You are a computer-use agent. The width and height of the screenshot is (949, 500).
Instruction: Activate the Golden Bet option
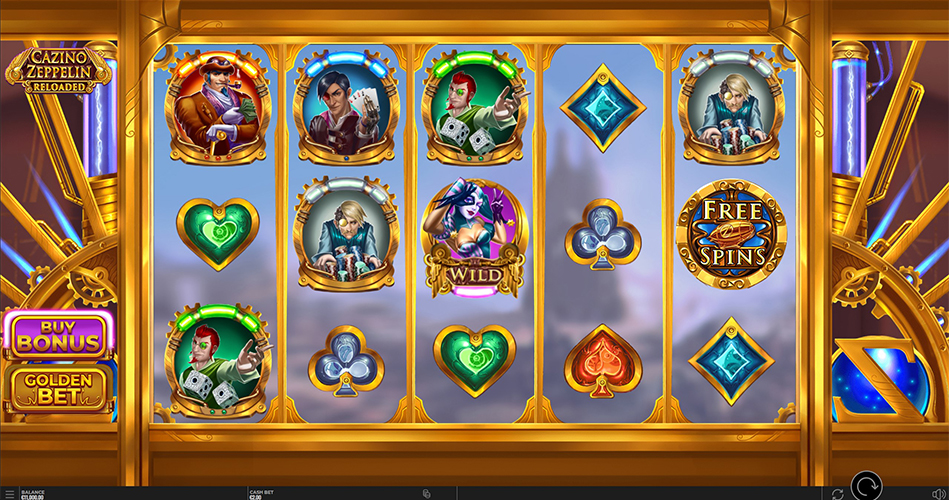pos(57,388)
